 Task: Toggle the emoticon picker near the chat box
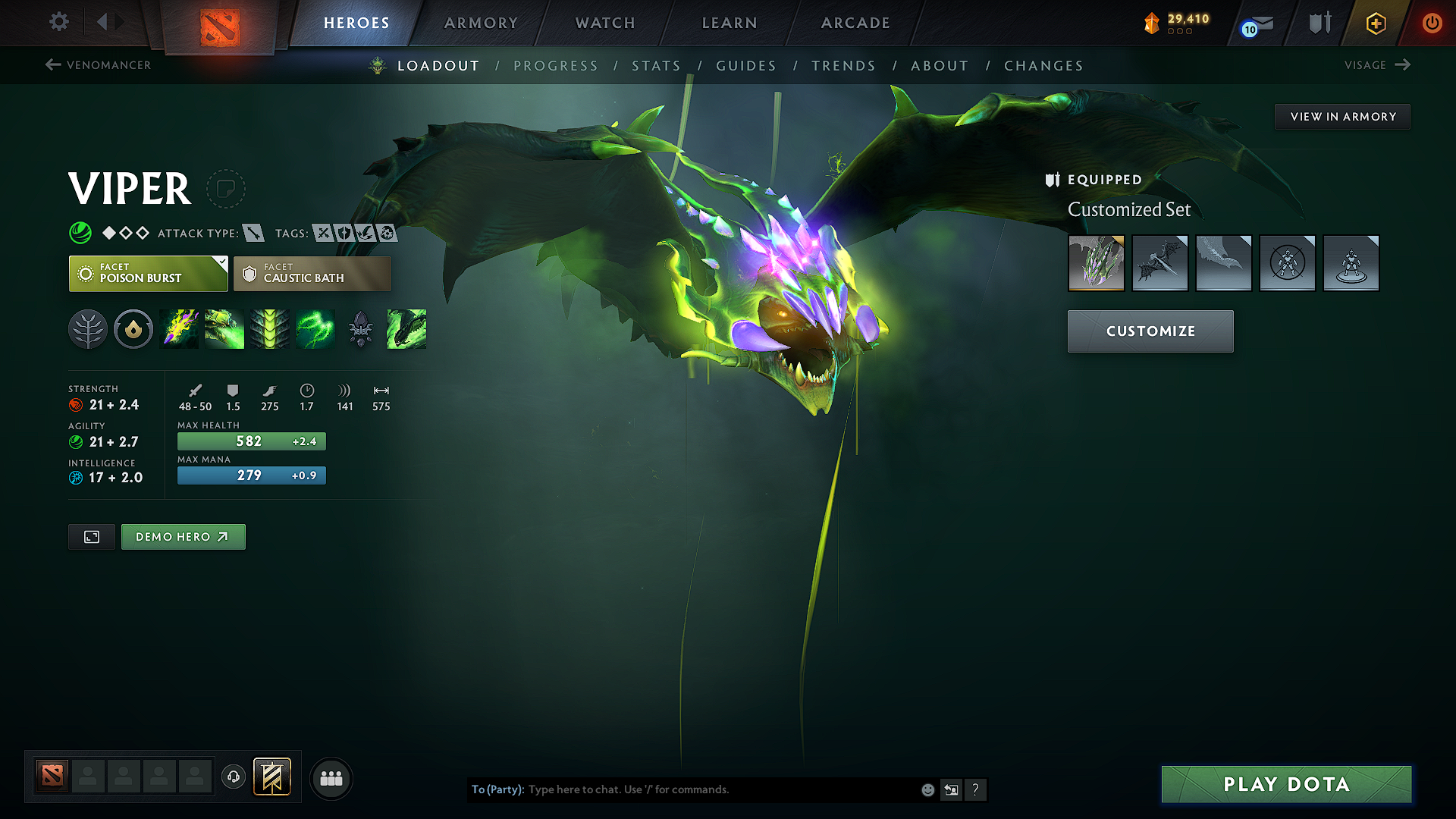click(927, 789)
